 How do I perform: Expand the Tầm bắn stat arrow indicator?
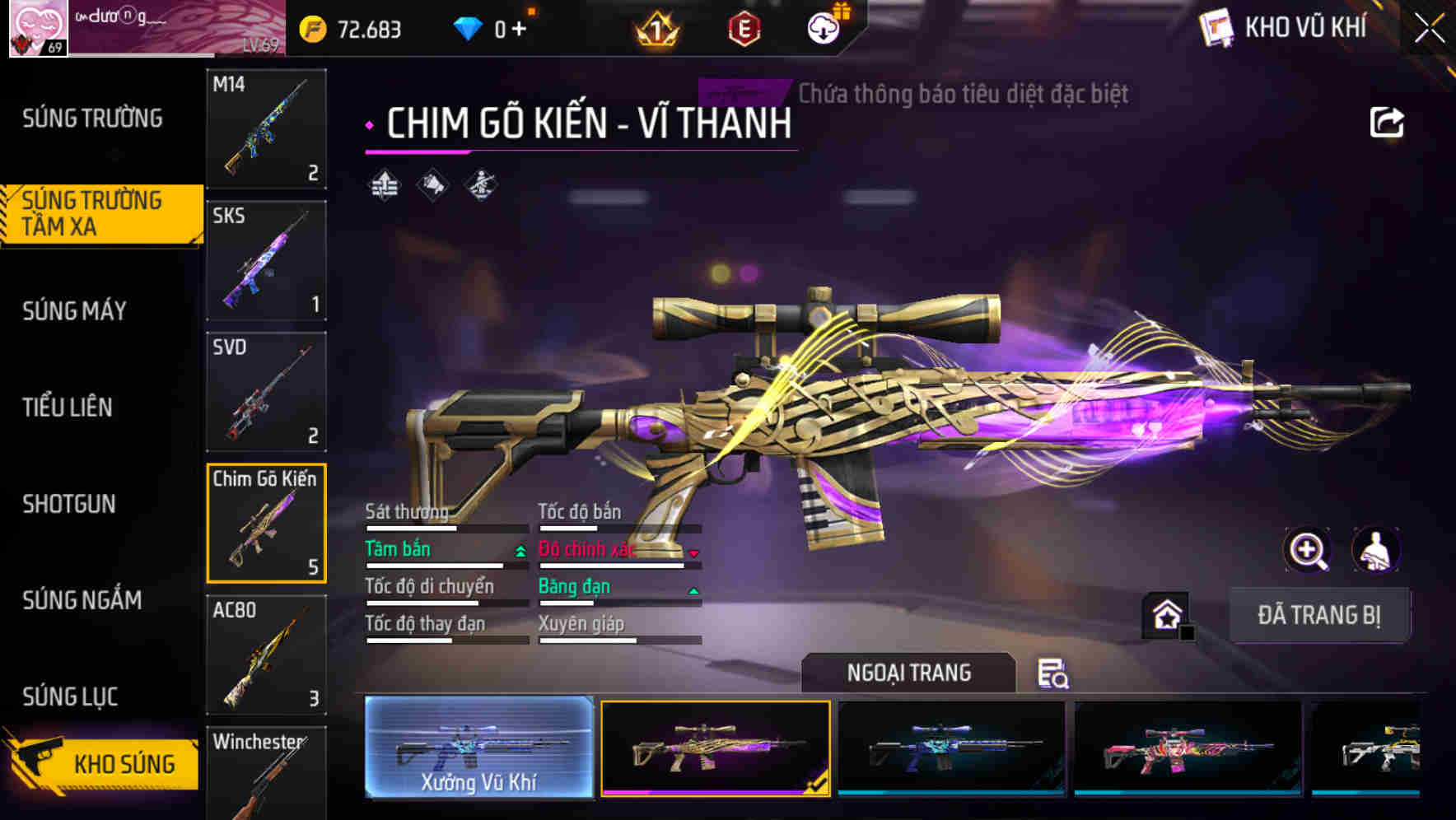[519, 552]
